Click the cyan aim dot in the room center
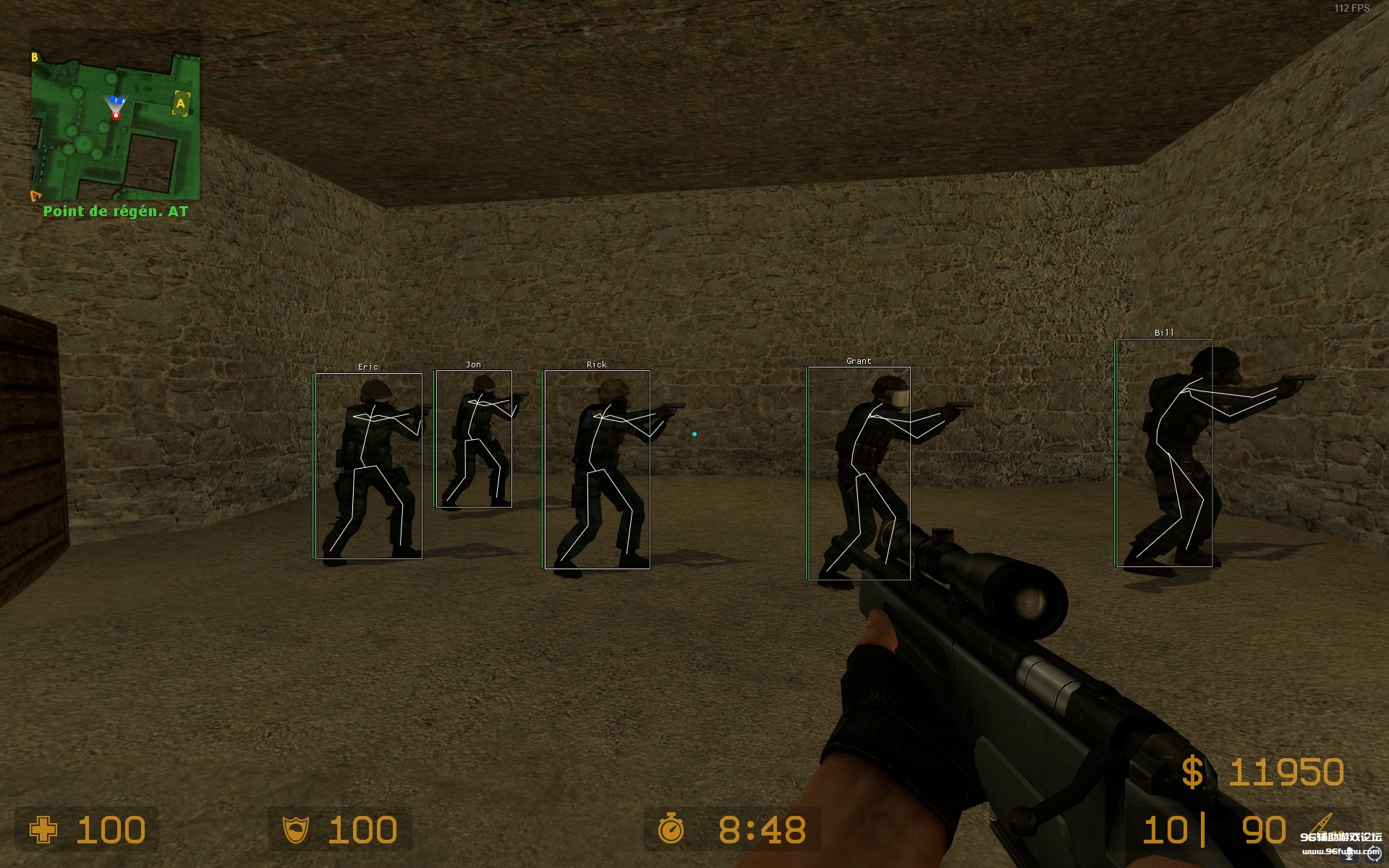The image size is (1389, 868). [x=694, y=432]
